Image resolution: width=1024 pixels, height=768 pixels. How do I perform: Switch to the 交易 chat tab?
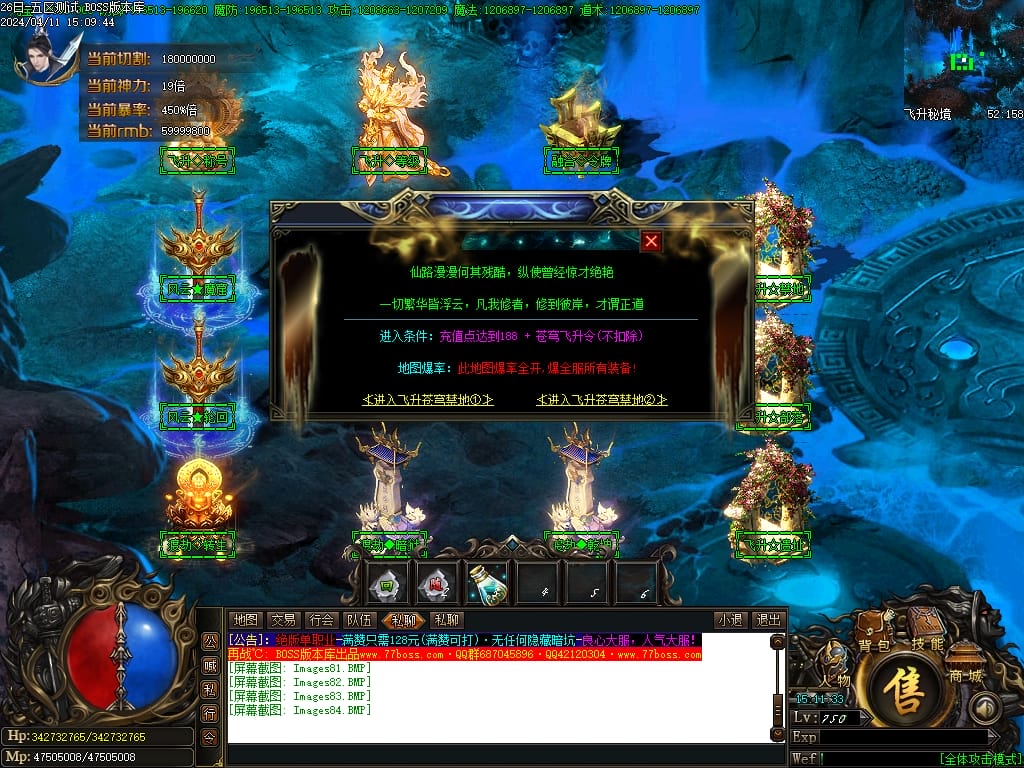(x=283, y=620)
